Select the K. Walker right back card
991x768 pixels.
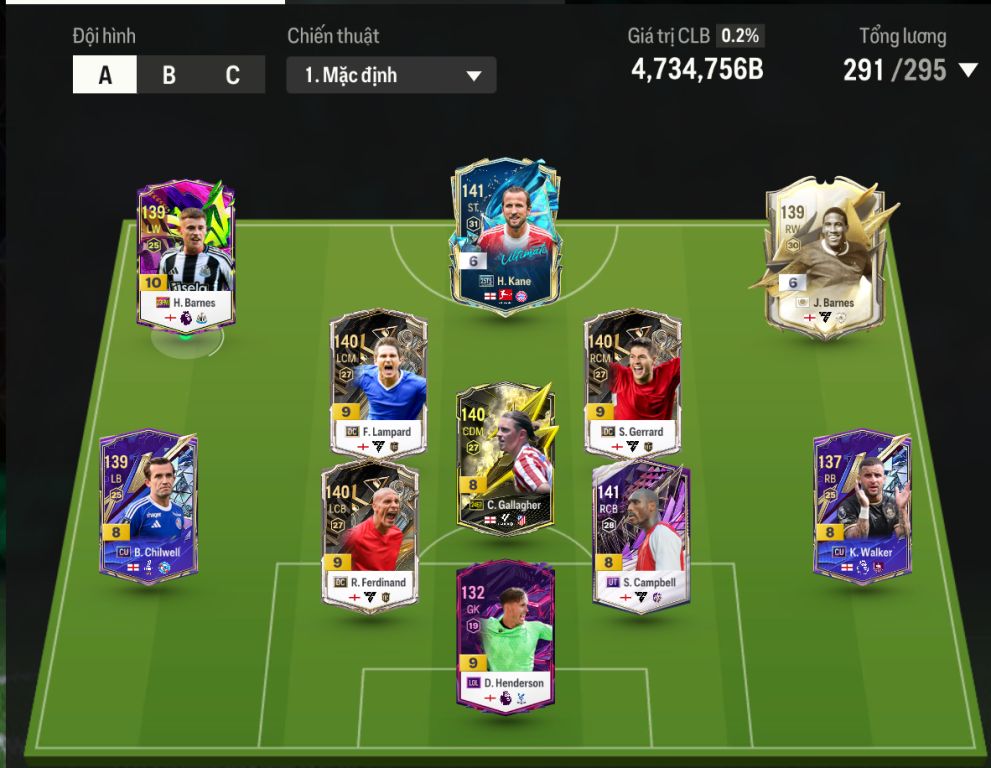[x=861, y=503]
